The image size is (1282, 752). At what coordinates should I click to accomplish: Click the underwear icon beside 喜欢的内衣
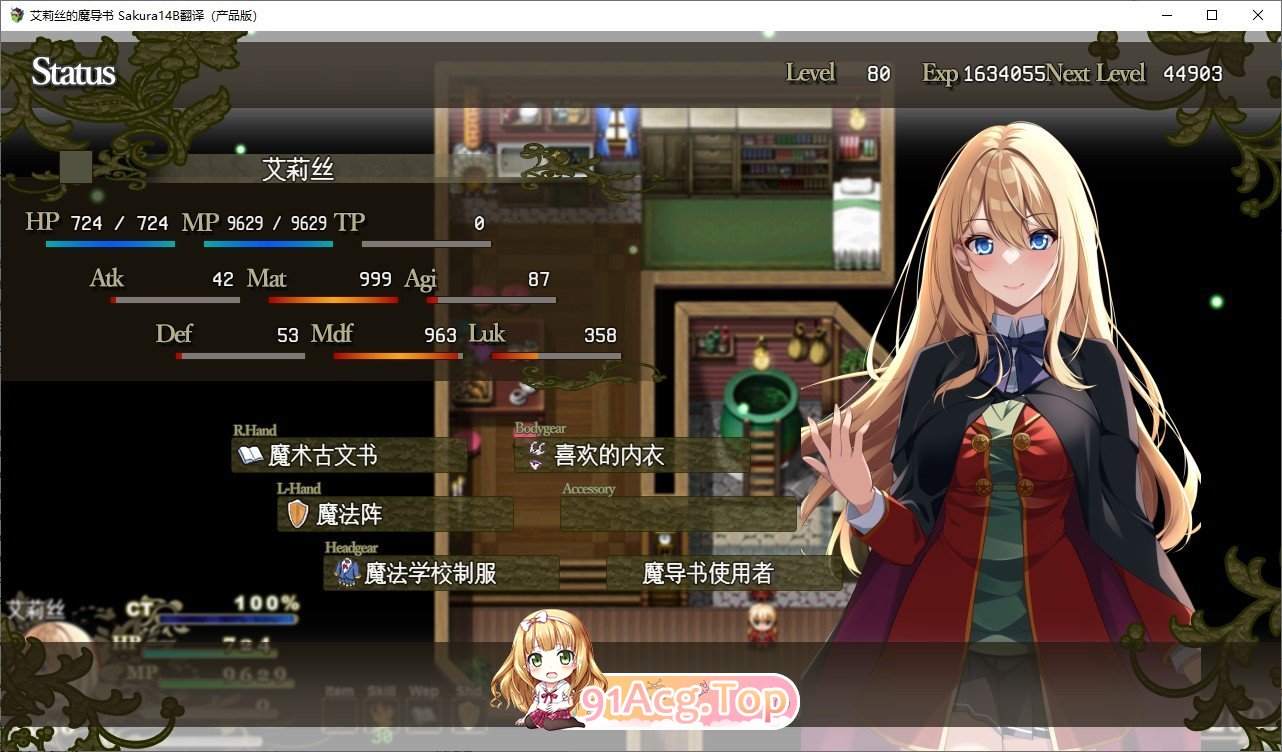coord(535,455)
